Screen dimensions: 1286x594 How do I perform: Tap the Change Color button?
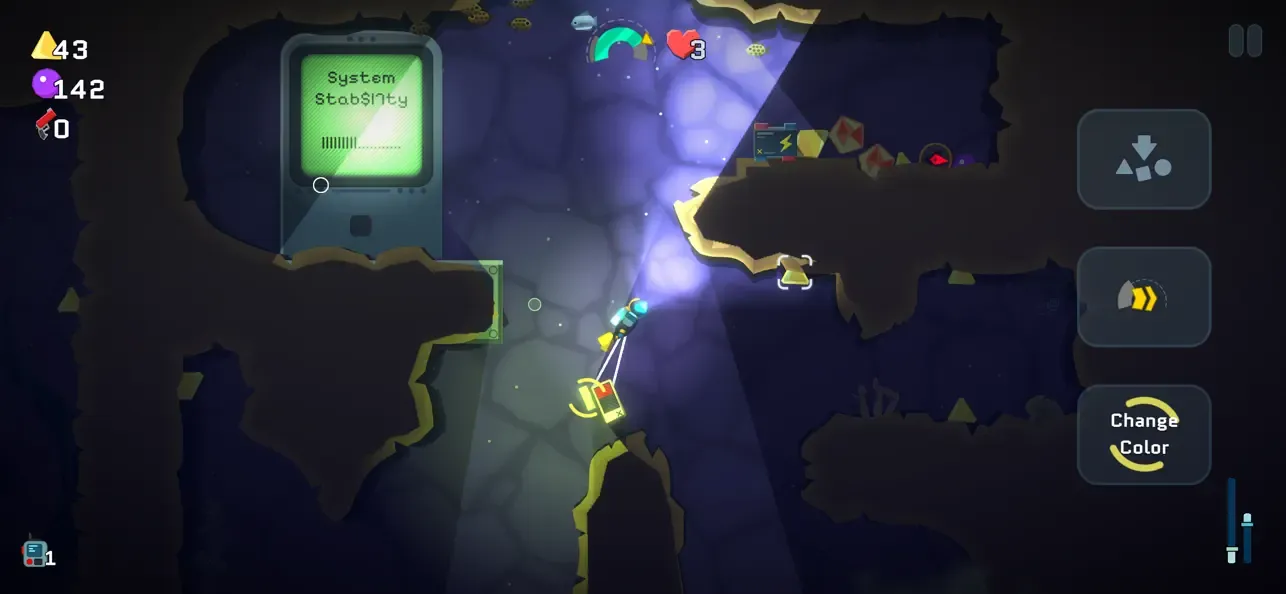1144,434
